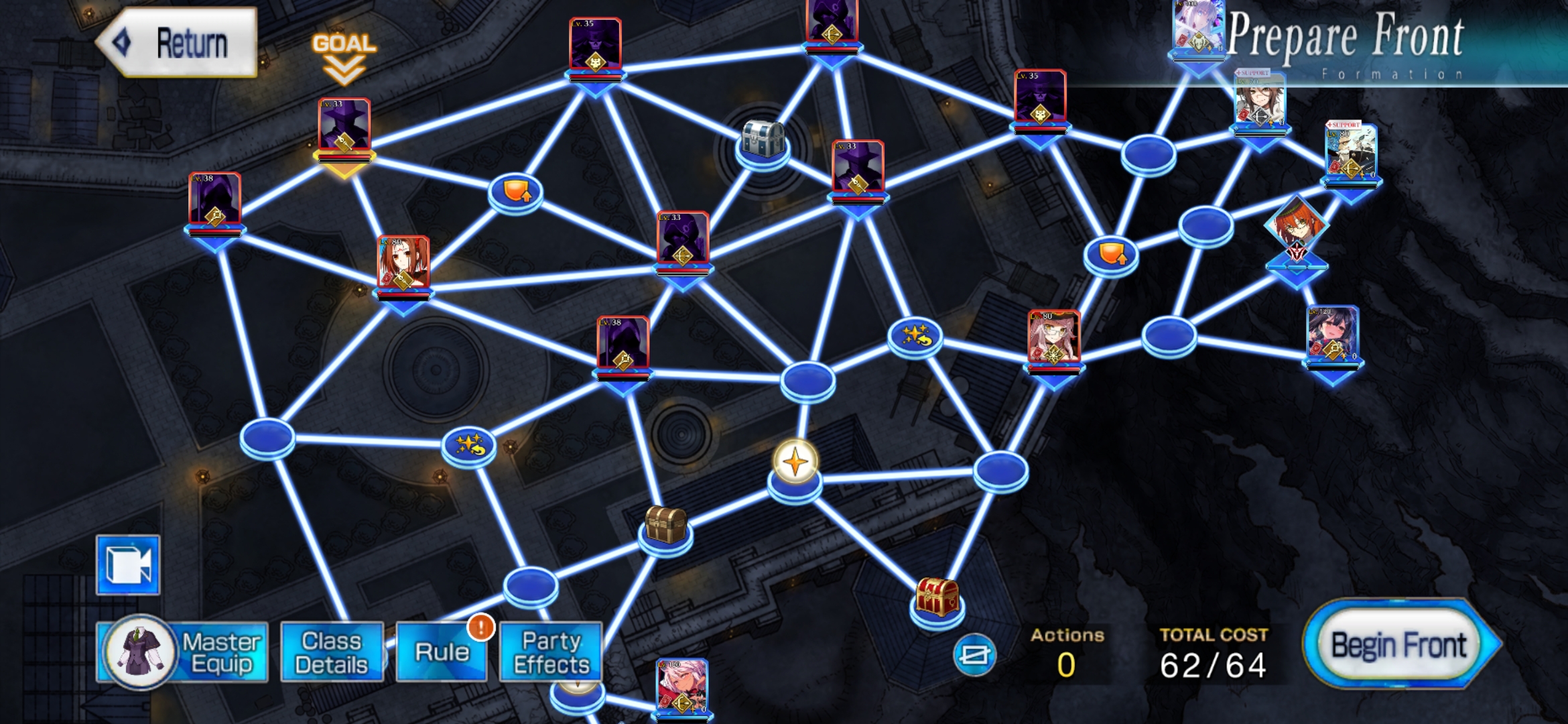Start the battle with Begin Front
This screenshot has width=1568, height=724.
1400,645
